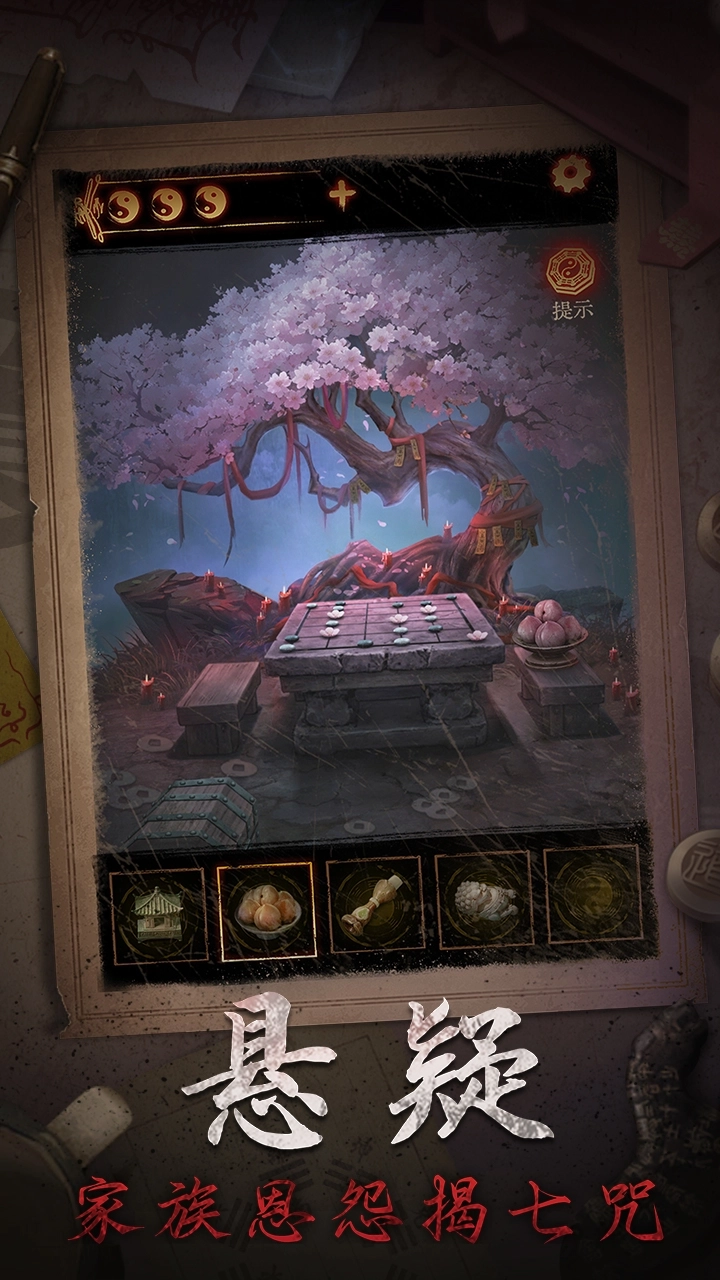Tap the 提示 hint bagua button

(572, 273)
